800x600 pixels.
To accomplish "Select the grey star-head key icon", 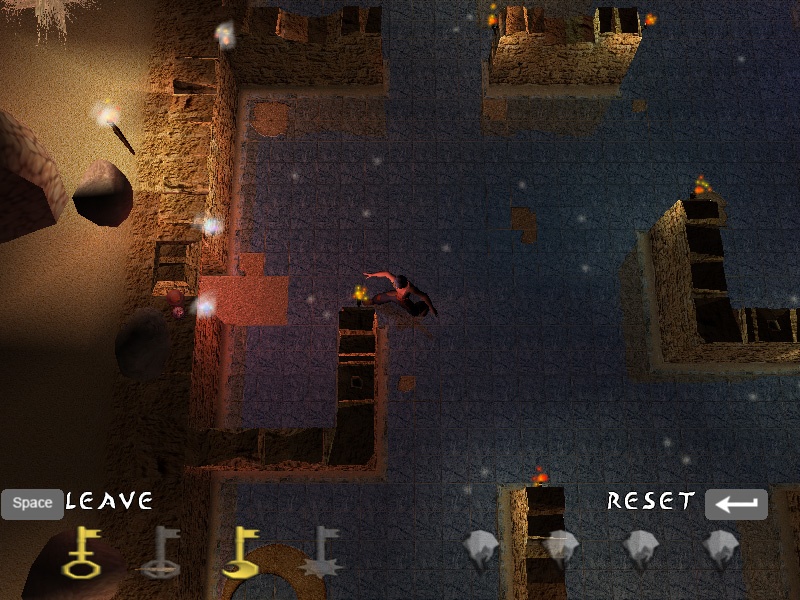I will click(x=320, y=553).
